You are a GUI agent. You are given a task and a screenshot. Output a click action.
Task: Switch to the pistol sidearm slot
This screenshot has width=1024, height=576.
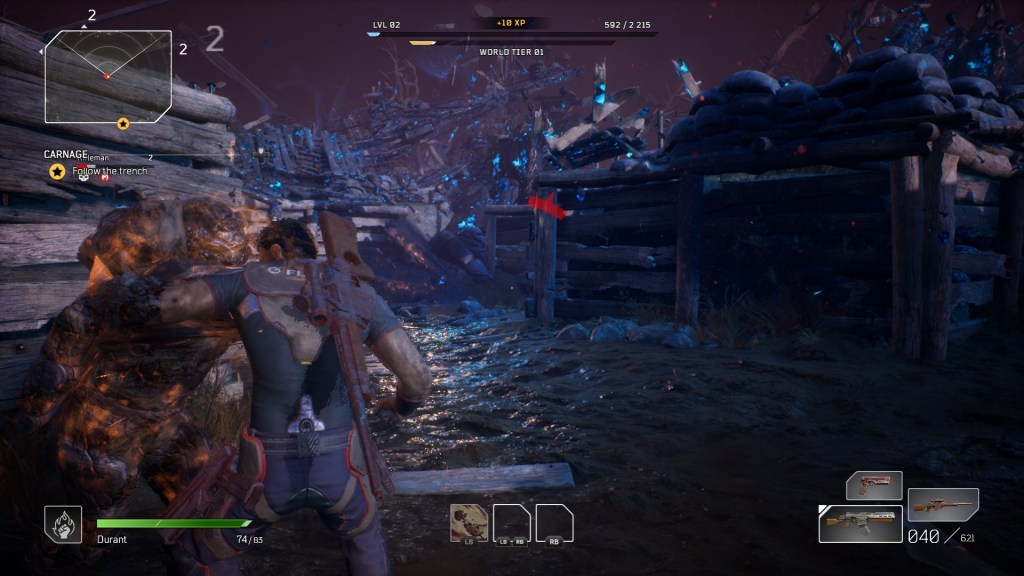pyautogui.click(x=874, y=485)
